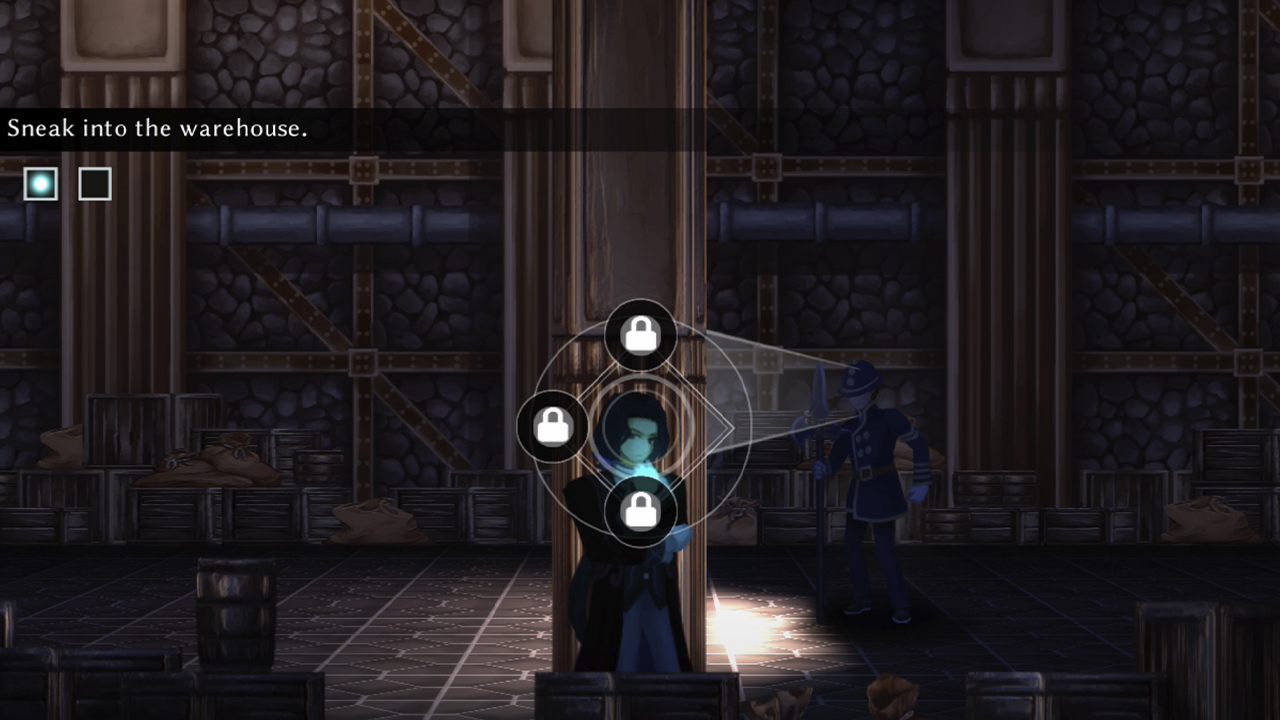Screen dimensions: 1280x720
Task: Toggle the filled square indicator under the objective
Action: (40, 183)
